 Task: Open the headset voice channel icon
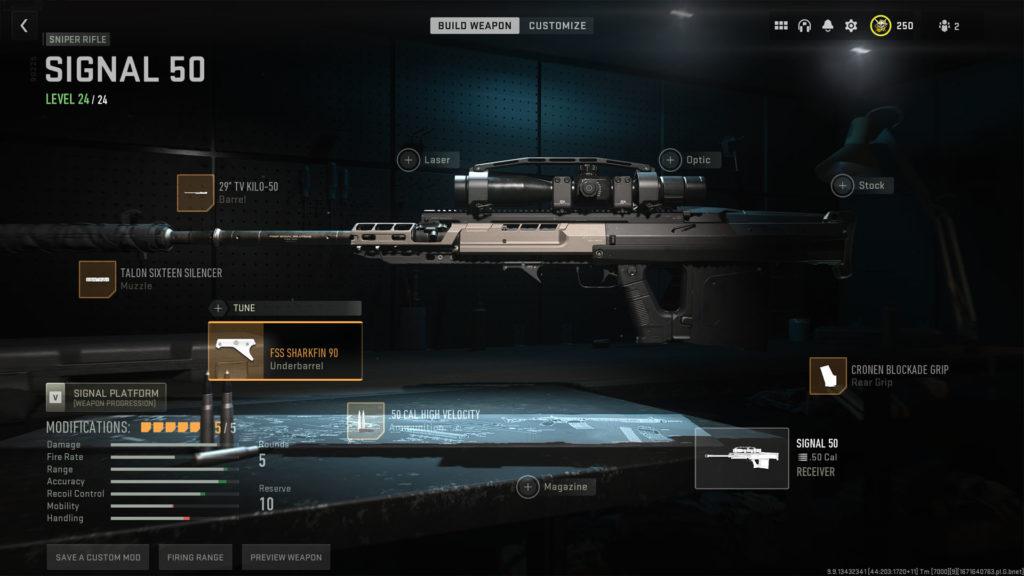click(x=804, y=26)
